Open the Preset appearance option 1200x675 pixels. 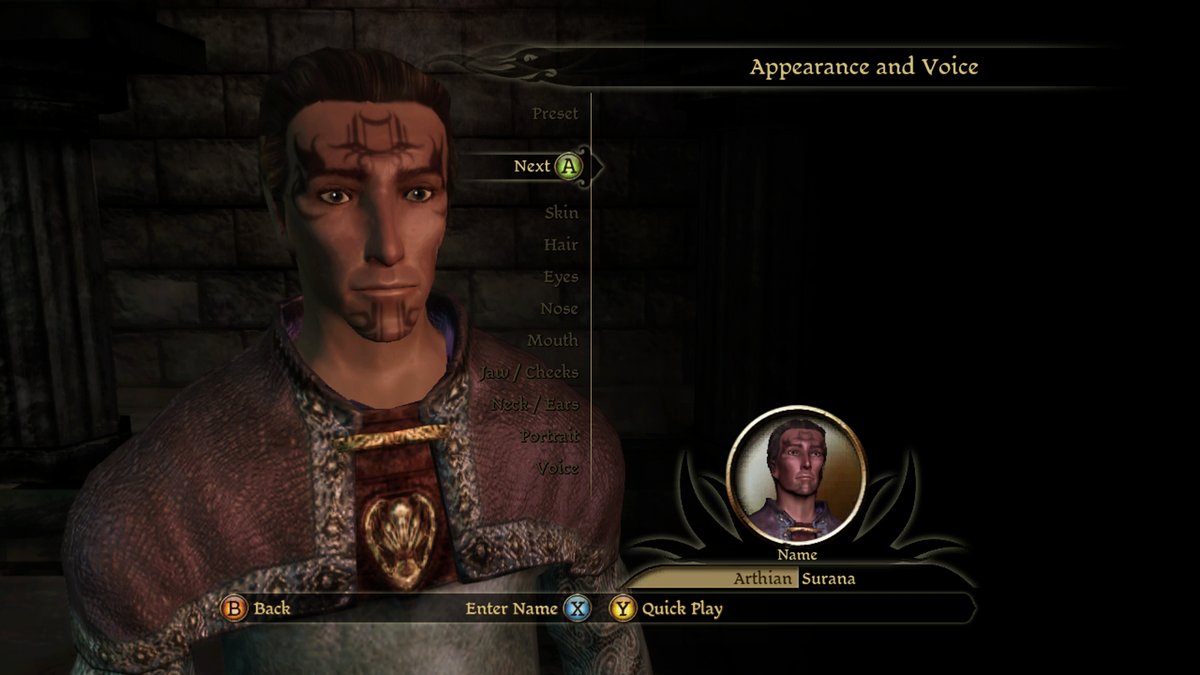pyautogui.click(x=554, y=114)
